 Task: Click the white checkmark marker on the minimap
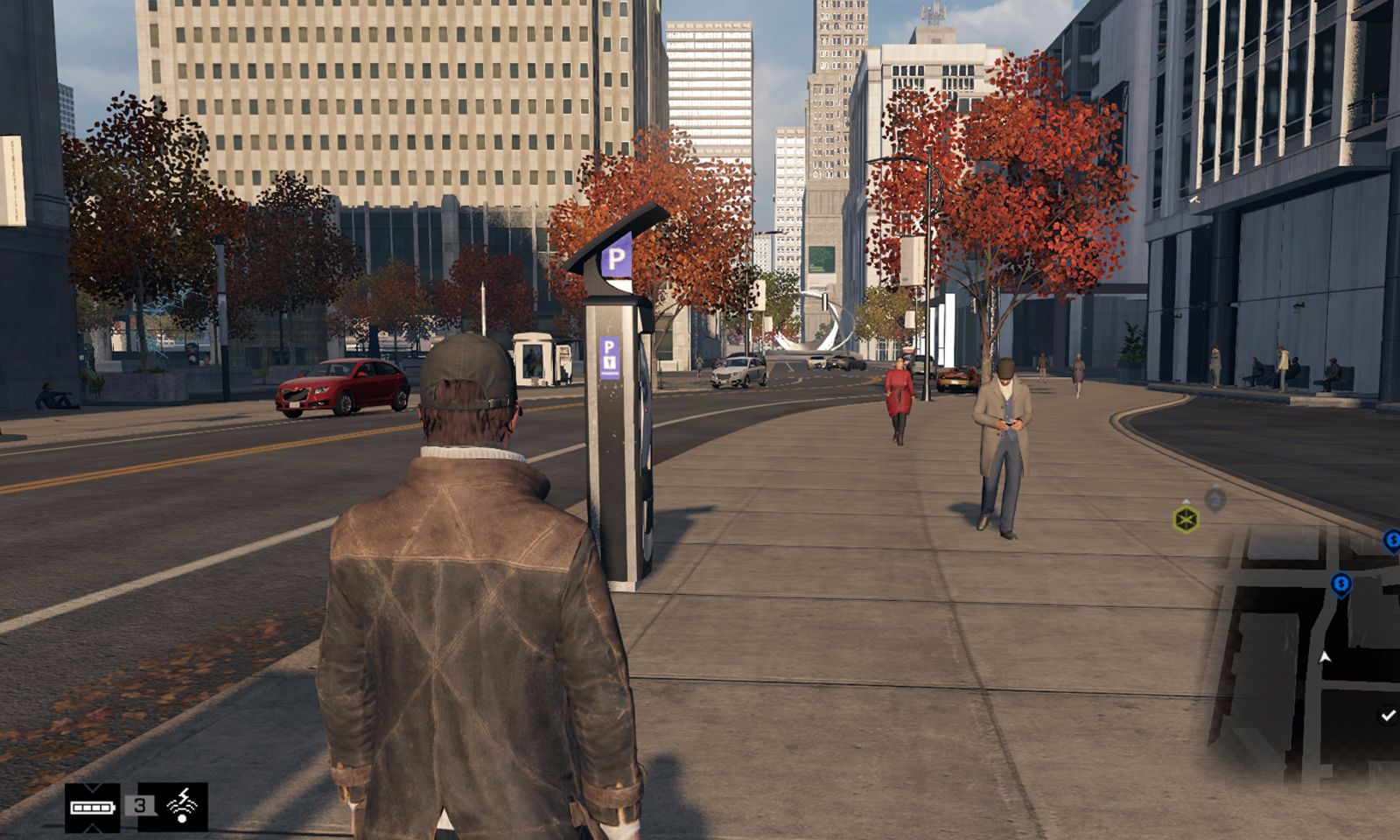[1387, 716]
